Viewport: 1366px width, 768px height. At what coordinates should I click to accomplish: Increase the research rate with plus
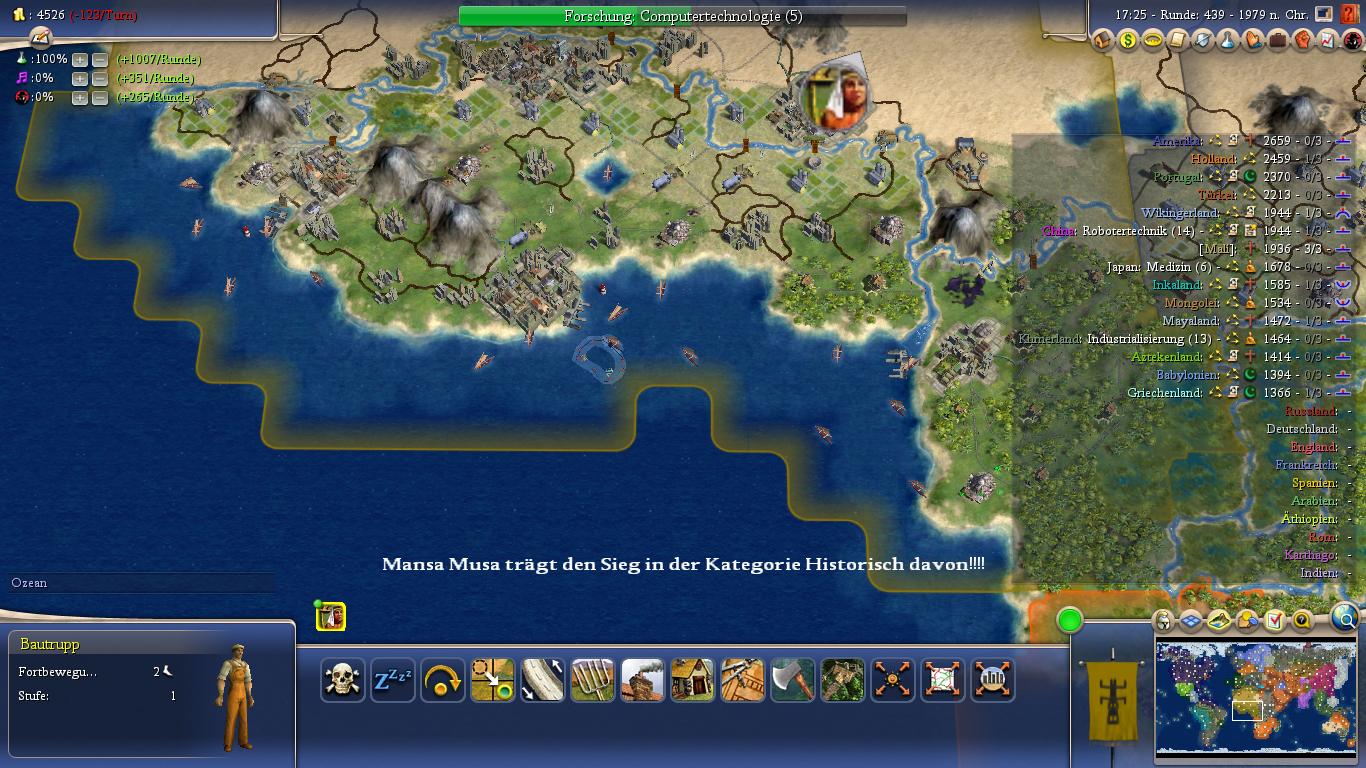(80, 60)
